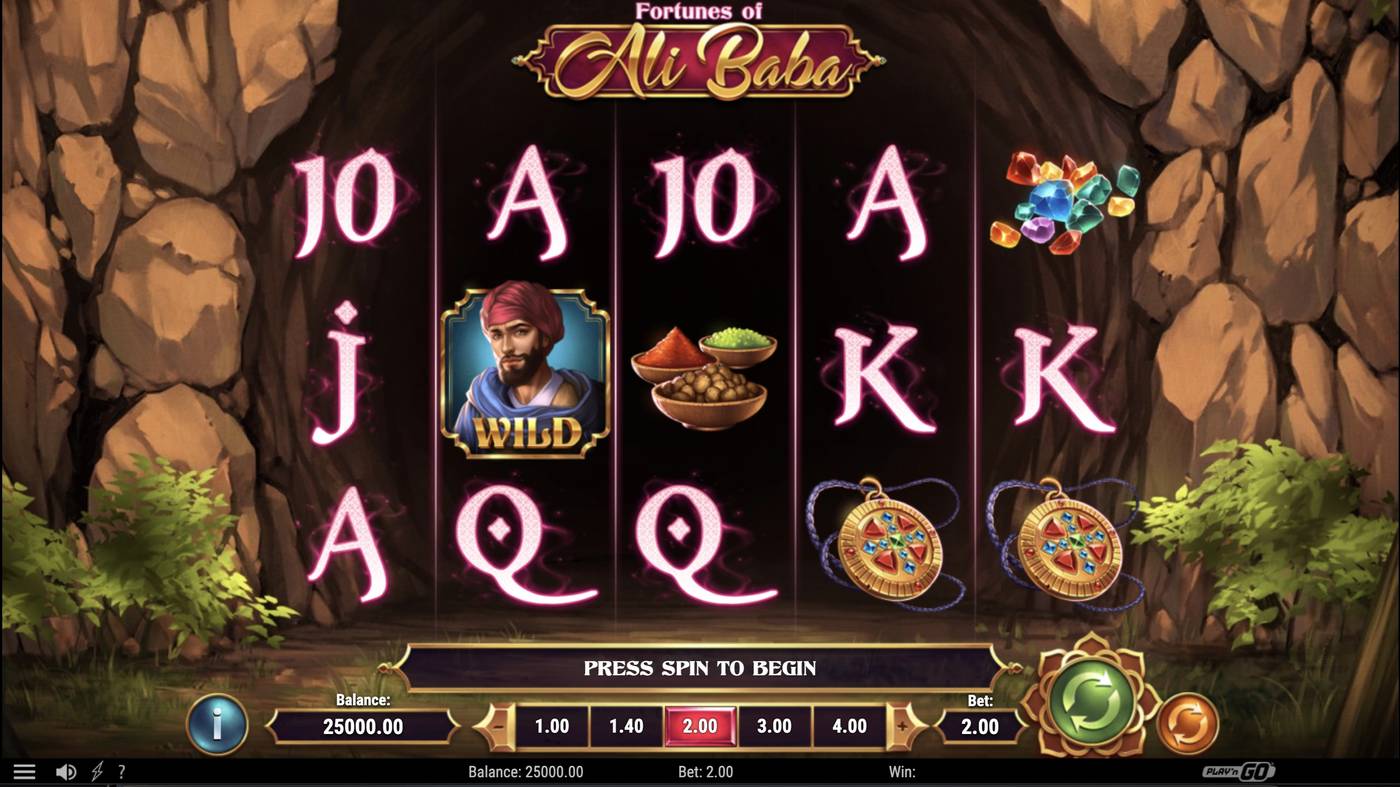Increase the bet with the plus stepper
The height and width of the screenshot is (787, 1400).
[x=903, y=726]
